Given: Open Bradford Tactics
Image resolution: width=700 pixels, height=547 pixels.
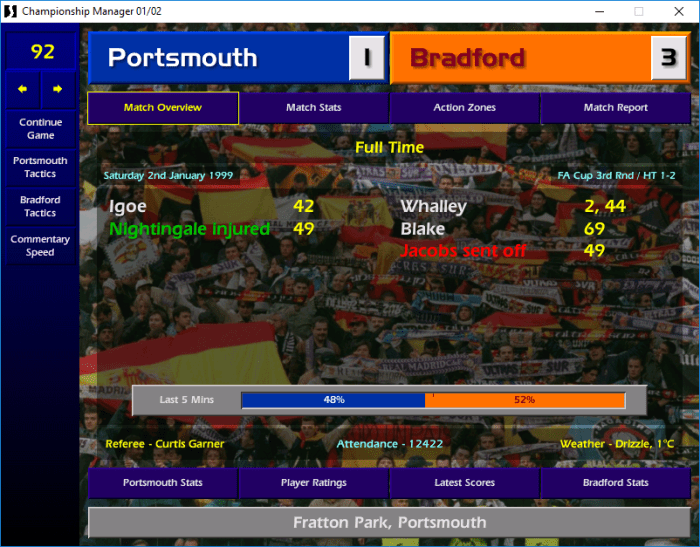Looking at the screenshot, I should (x=40, y=206).
